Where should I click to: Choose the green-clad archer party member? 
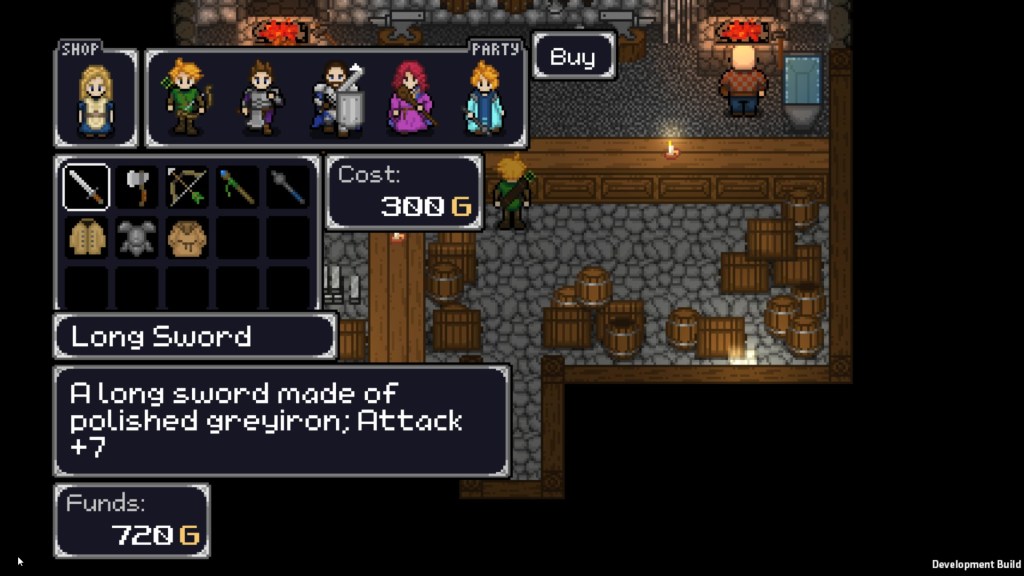(x=187, y=98)
